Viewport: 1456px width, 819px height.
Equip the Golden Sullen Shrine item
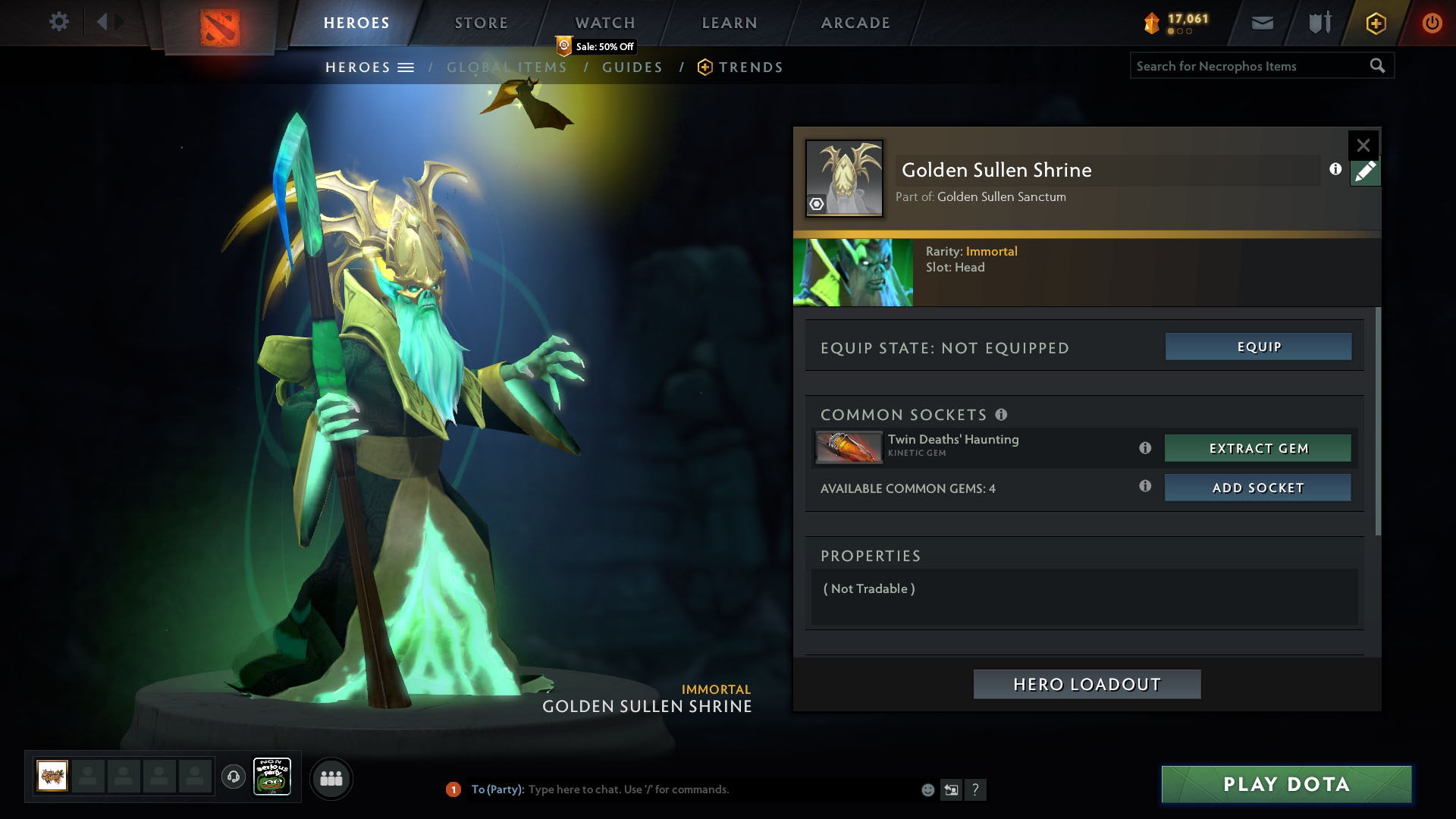point(1258,347)
